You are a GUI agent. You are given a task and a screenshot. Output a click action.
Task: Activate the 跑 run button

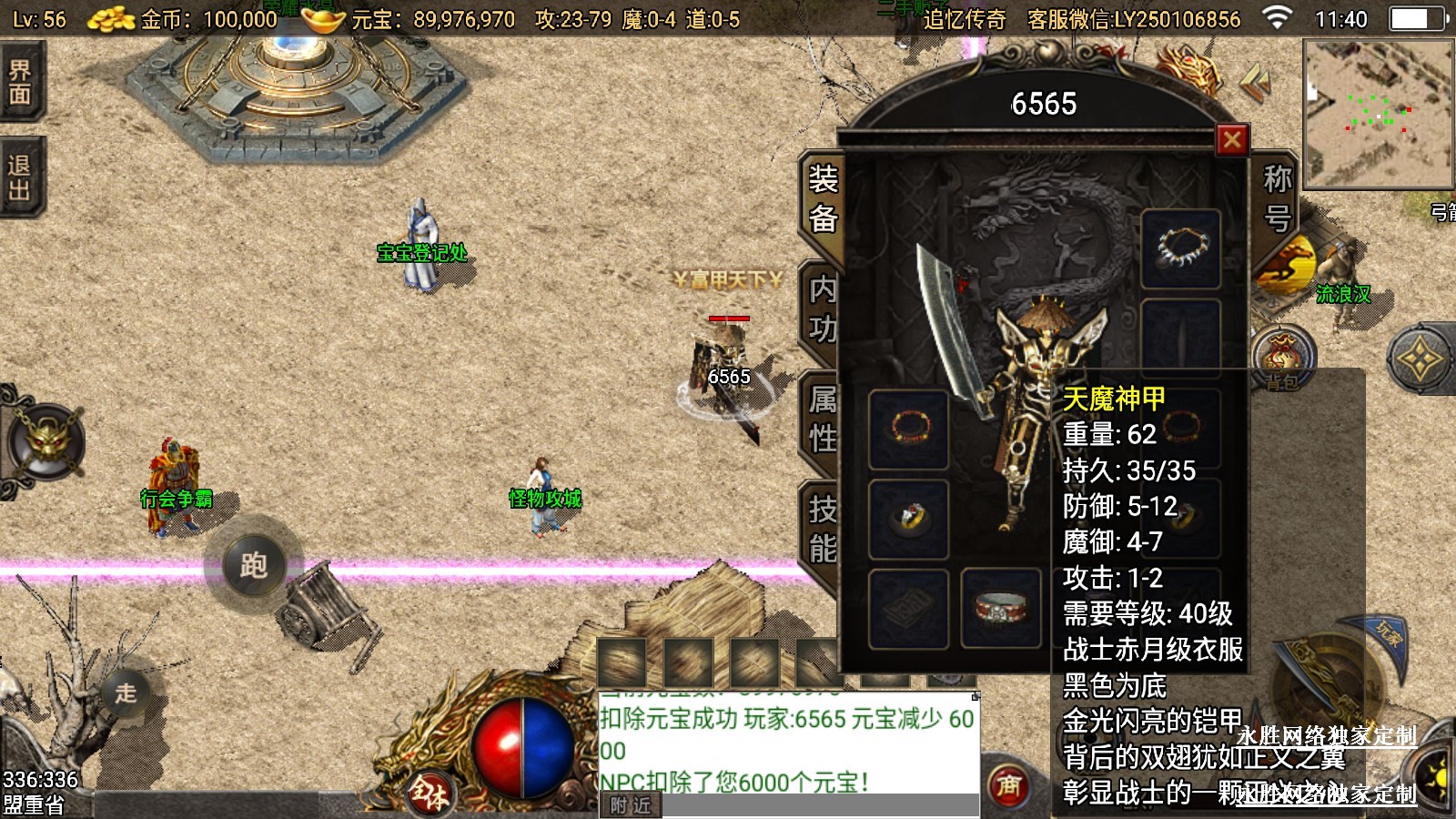[253, 565]
